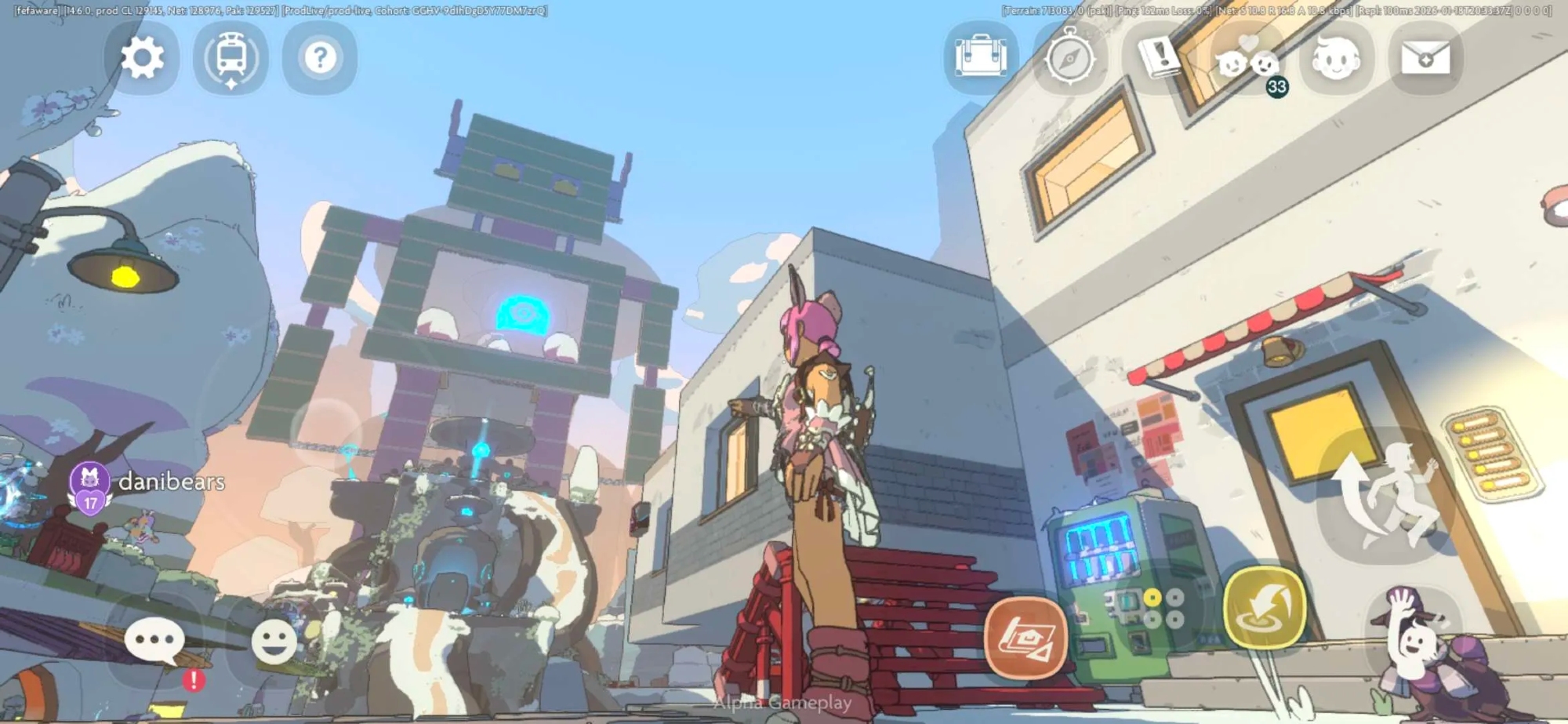This screenshot has width=1568, height=724.
Task: Open the gear settings menu
Action: [142, 58]
